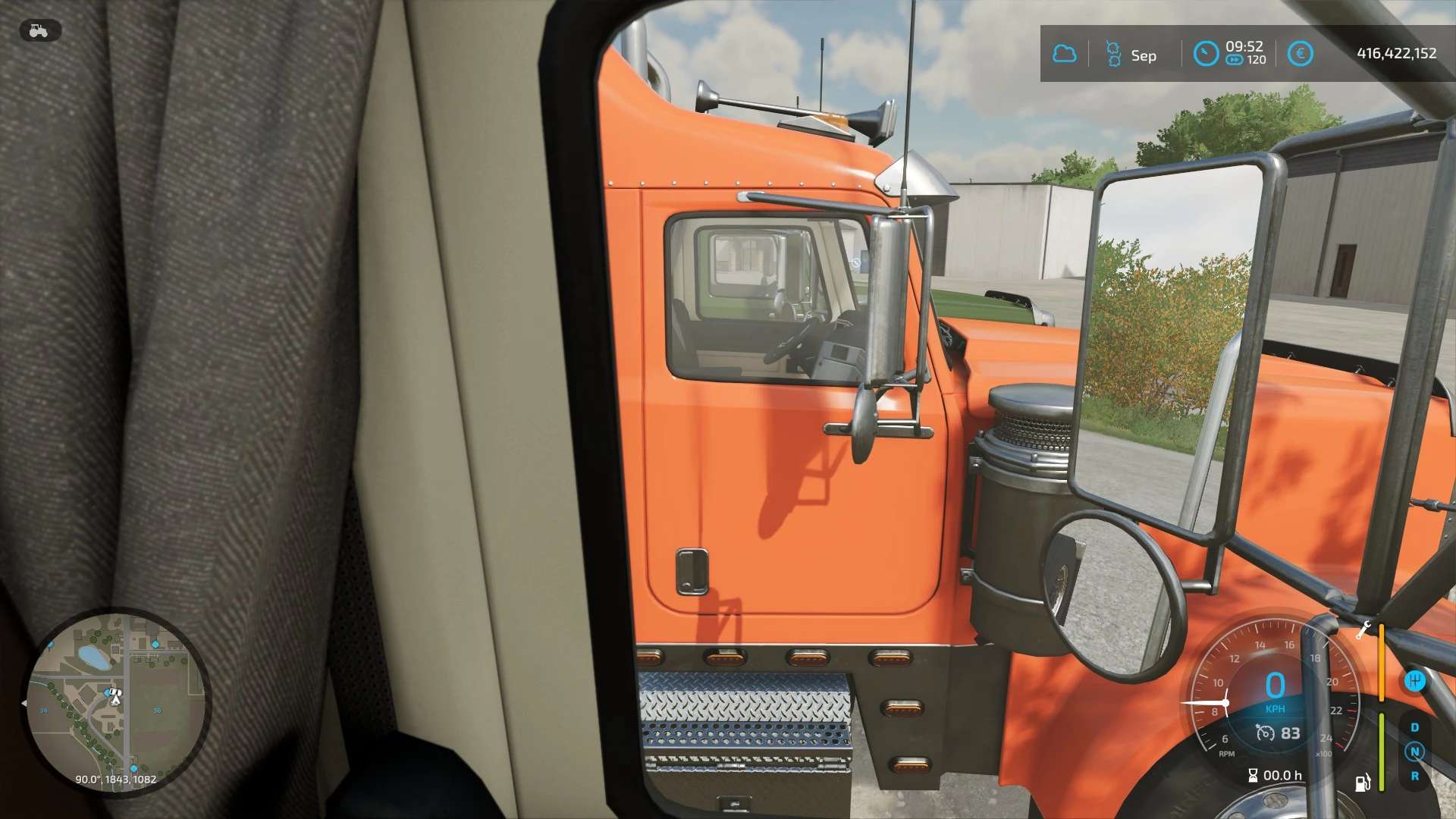Click the blue clock icon

tap(1205, 54)
